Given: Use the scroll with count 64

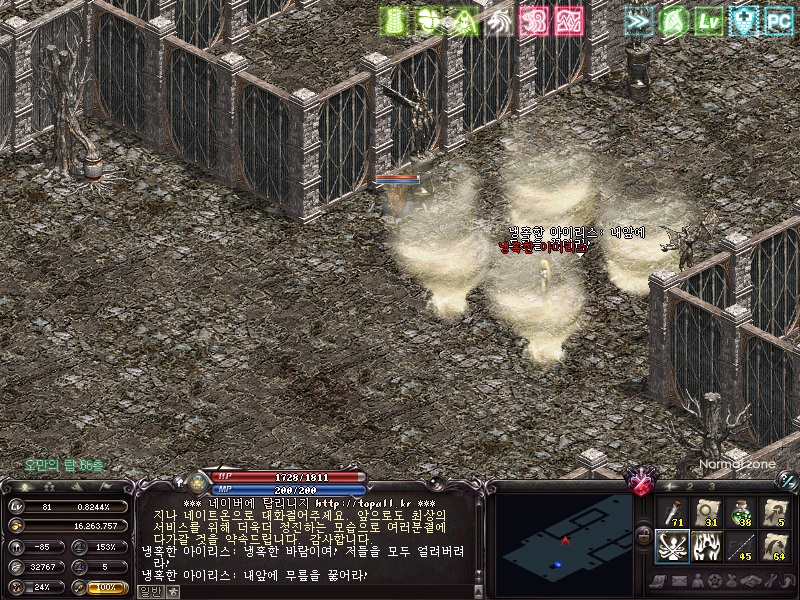Looking at the screenshot, I should tap(775, 546).
